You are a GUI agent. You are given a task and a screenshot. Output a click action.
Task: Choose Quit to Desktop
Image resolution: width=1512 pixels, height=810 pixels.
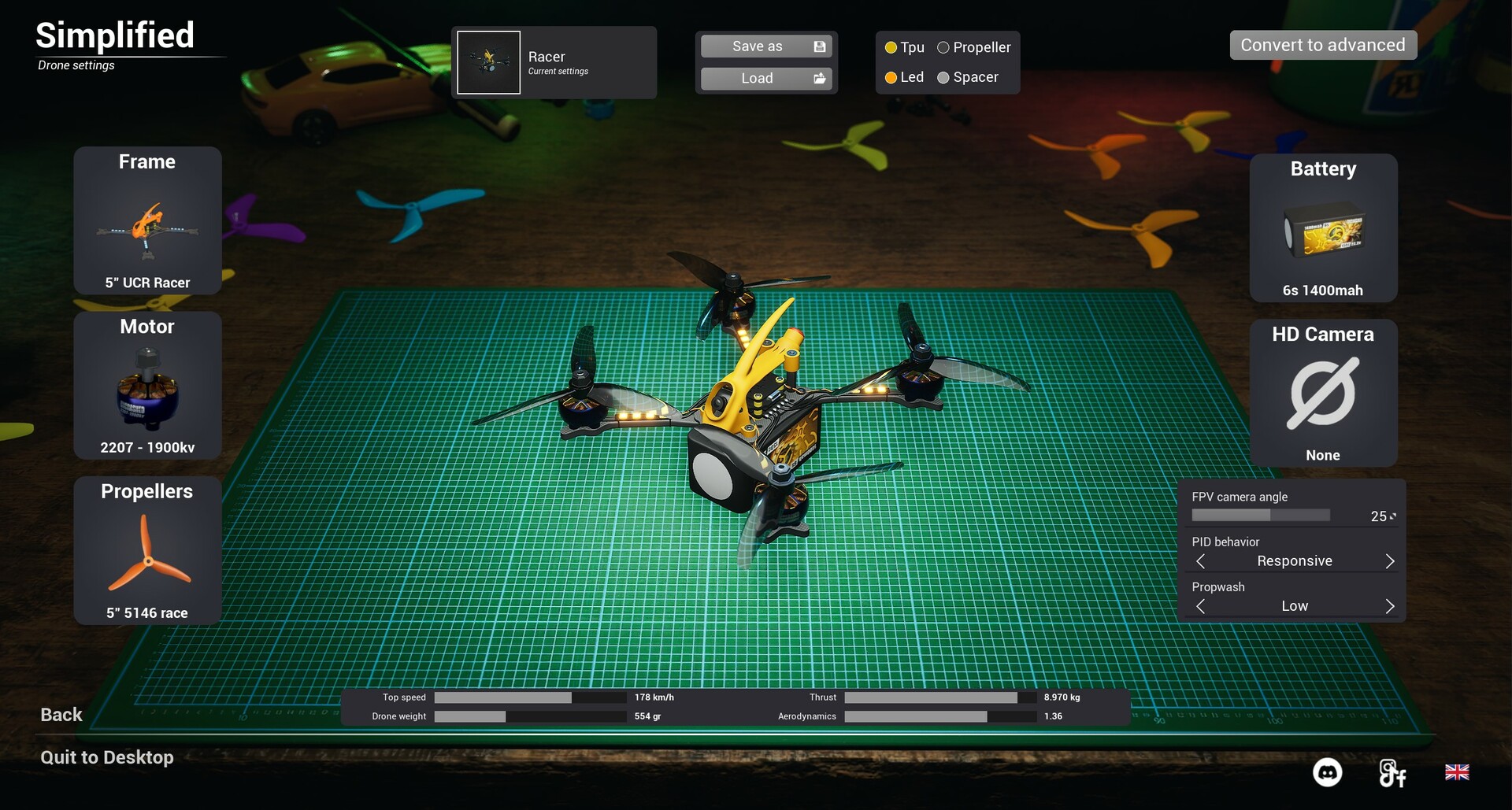coord(107,757)
